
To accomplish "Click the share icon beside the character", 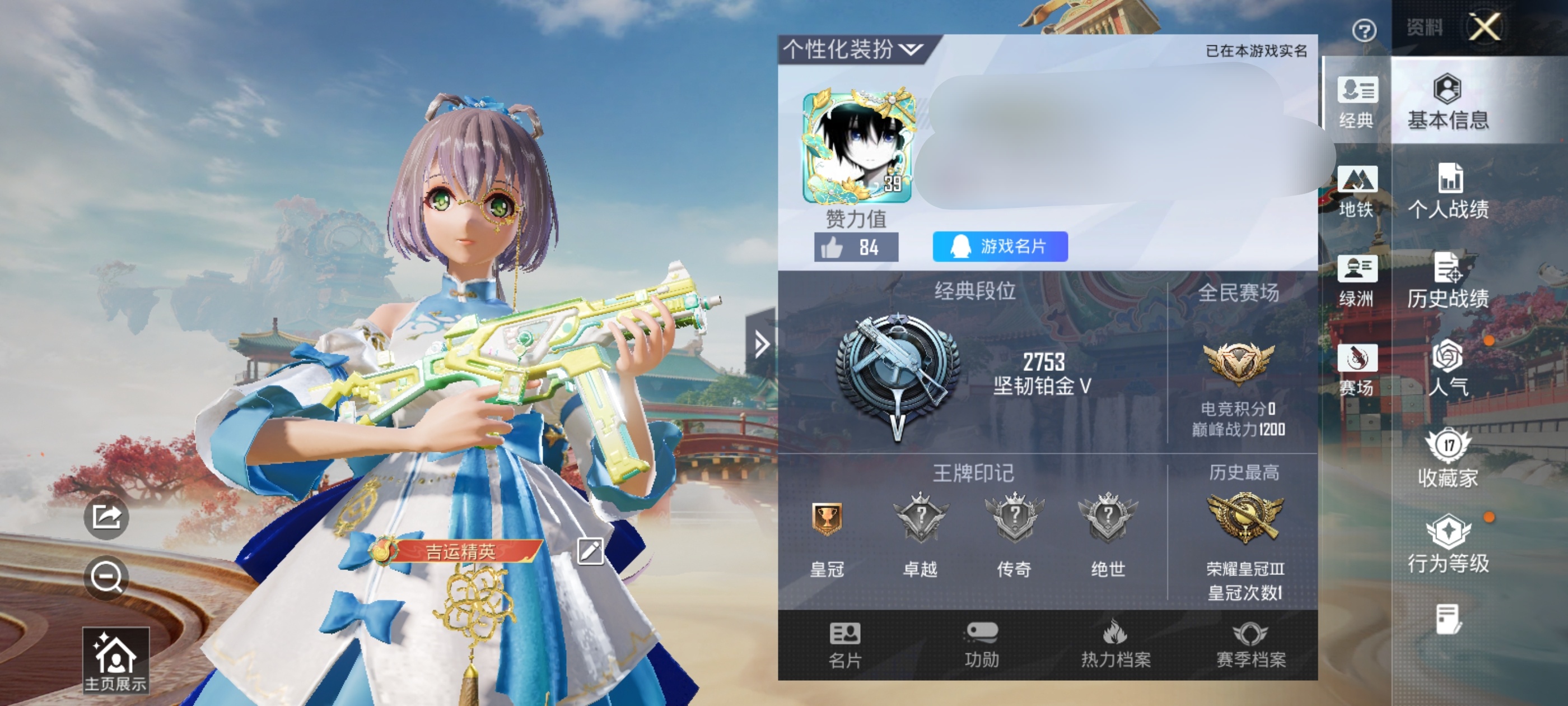I will (106, 517).
